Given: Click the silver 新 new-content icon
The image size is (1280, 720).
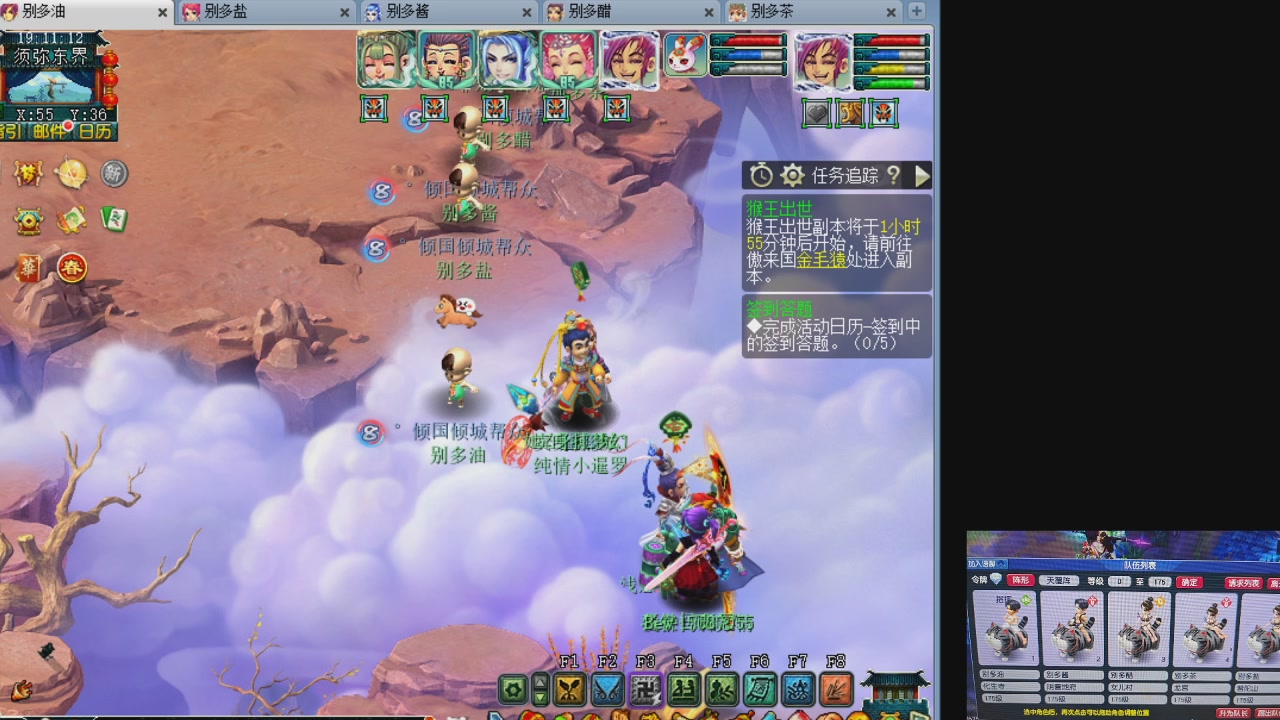Looking at the screenshot, I should (x=114, y=175).
